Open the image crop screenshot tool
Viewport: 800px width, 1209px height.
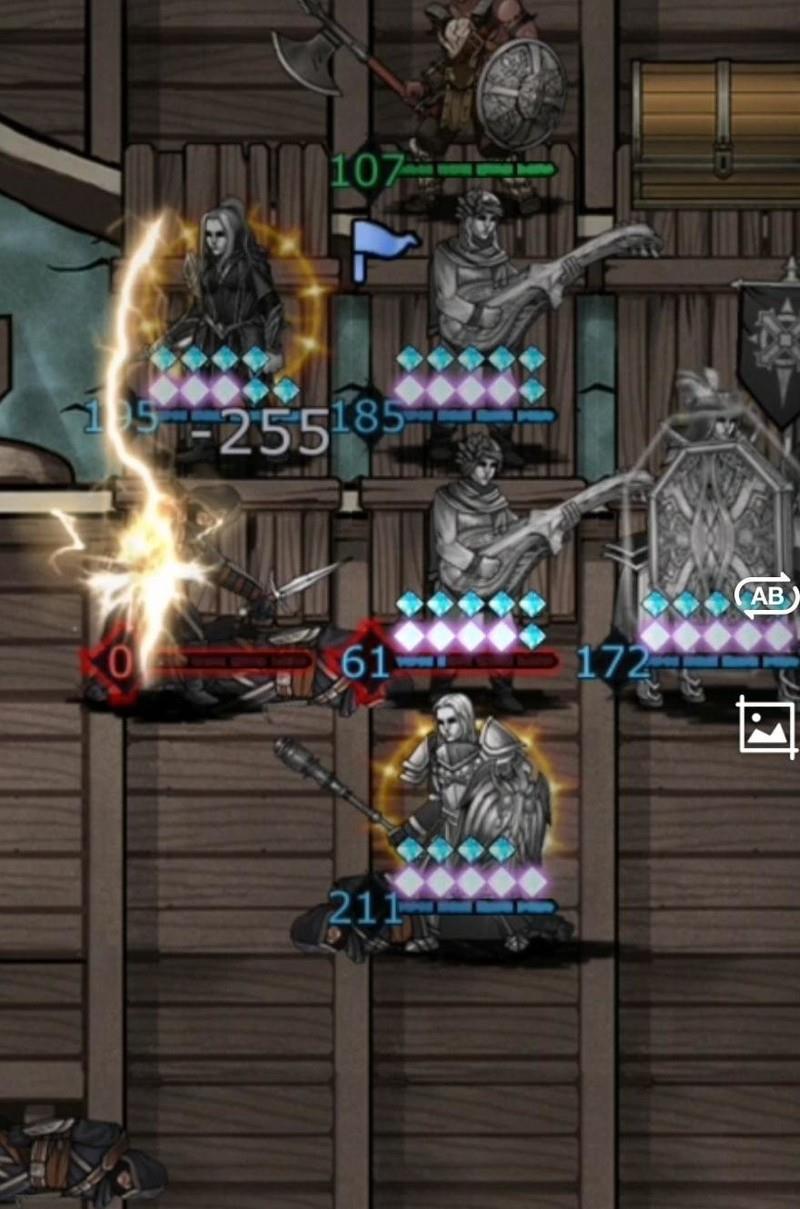[x=767, y=726]
